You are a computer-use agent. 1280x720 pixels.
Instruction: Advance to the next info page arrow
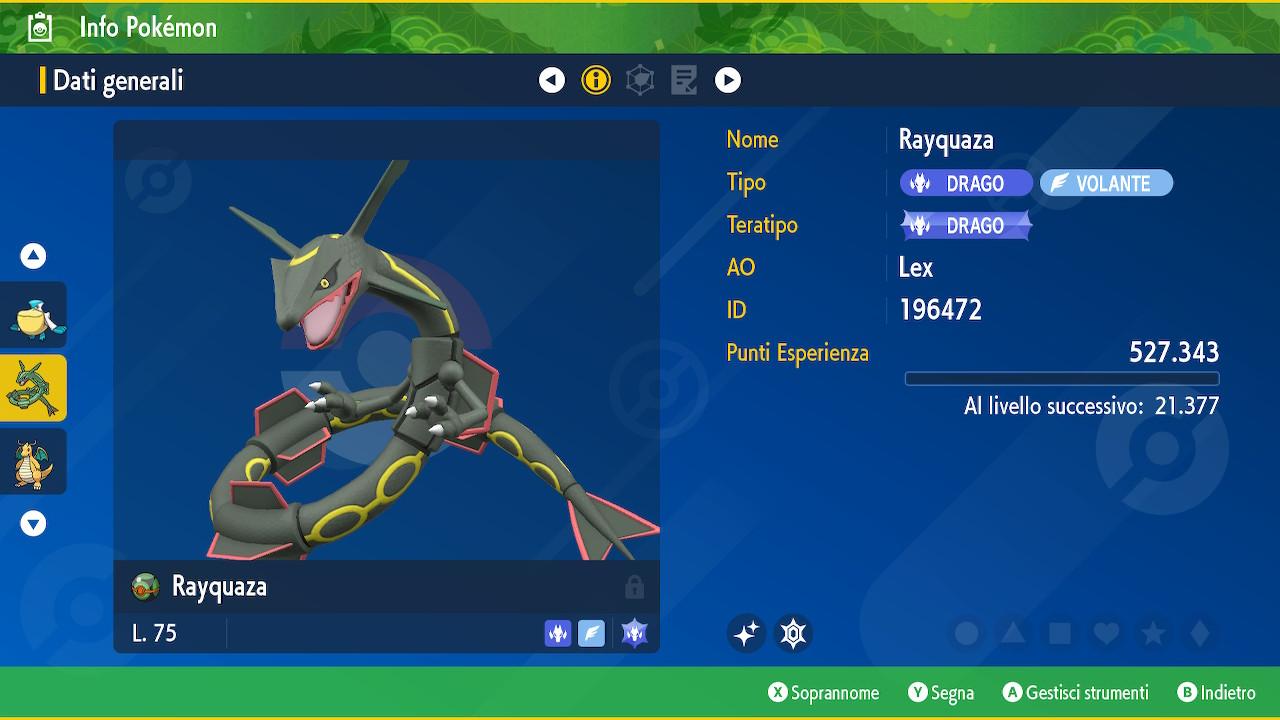coord(728,80)
